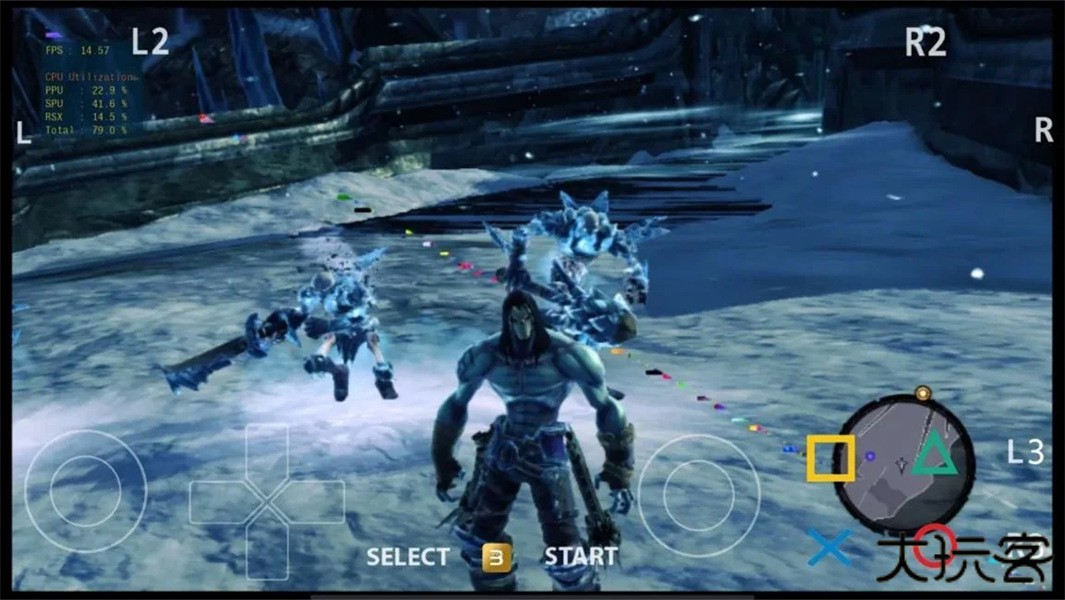Tap the L3 touch button
1065x600 pixels.
[1025, 453]
